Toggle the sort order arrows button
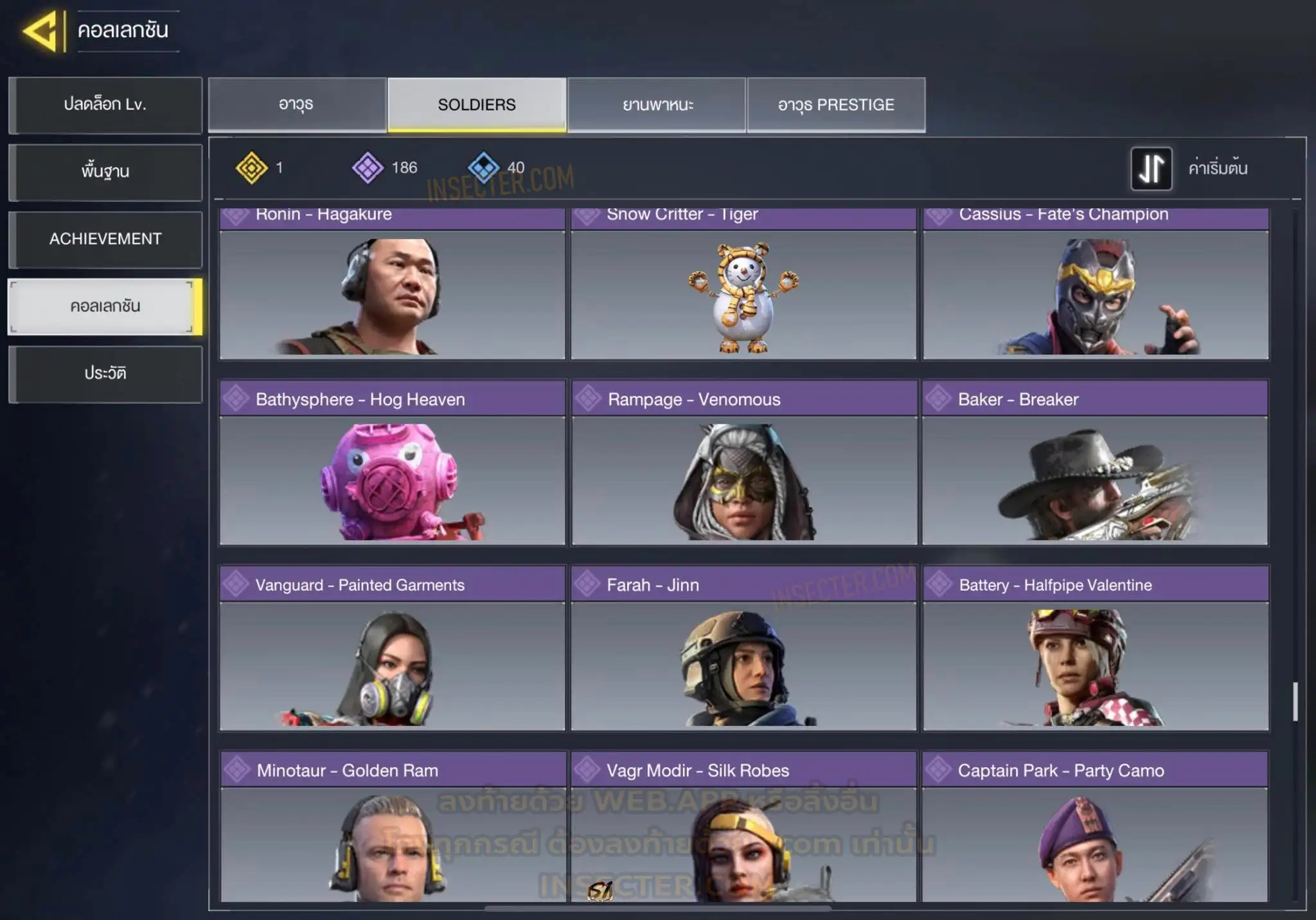The image size is (1316, 920). (x=1151, y=168)
